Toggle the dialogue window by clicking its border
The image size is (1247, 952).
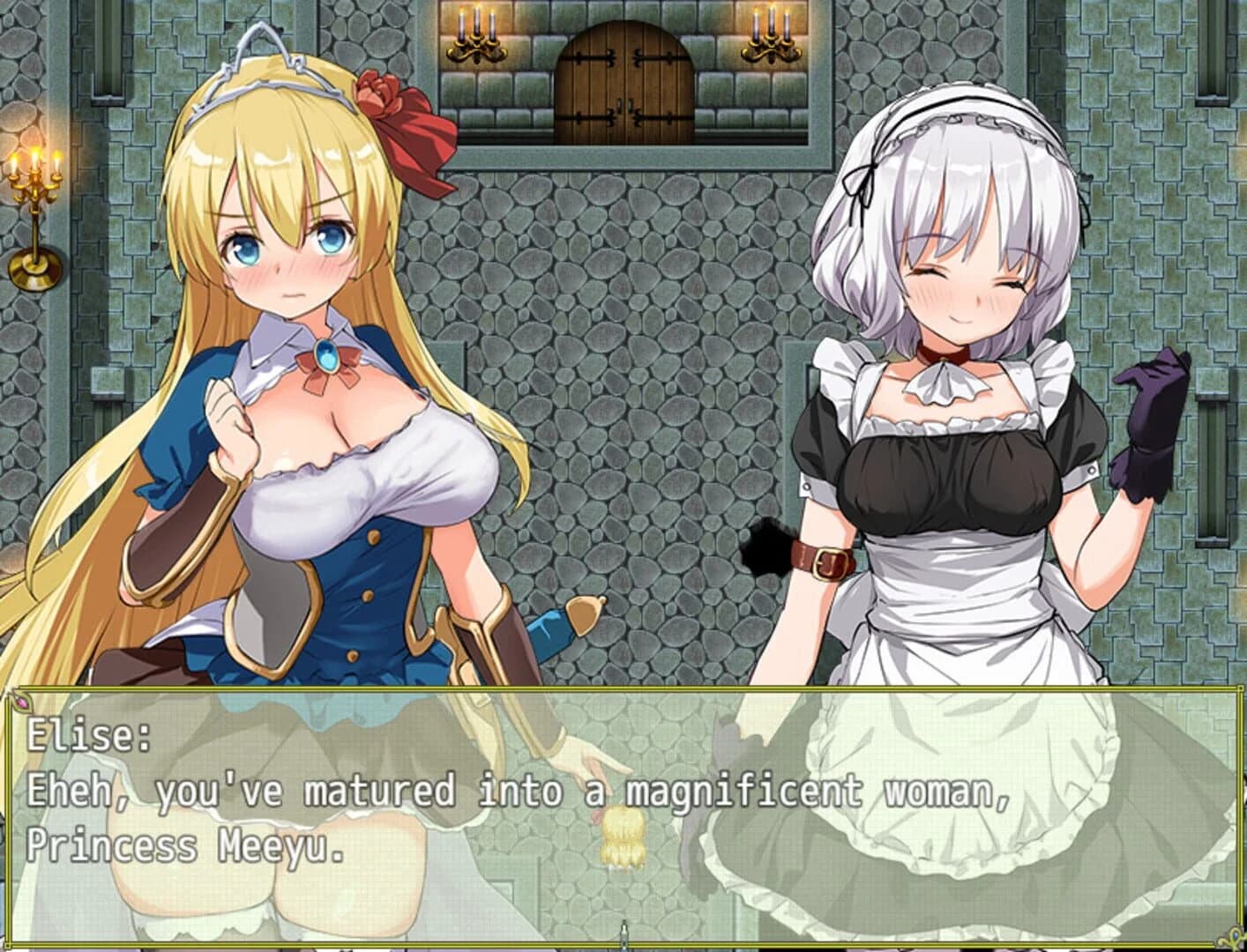[x=617, y=690]
